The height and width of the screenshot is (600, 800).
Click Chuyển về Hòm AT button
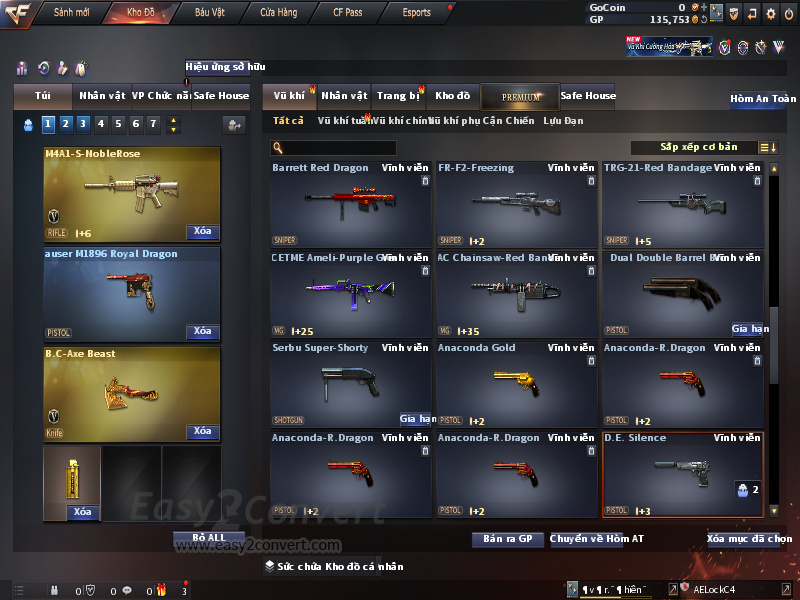coord(597,540)
